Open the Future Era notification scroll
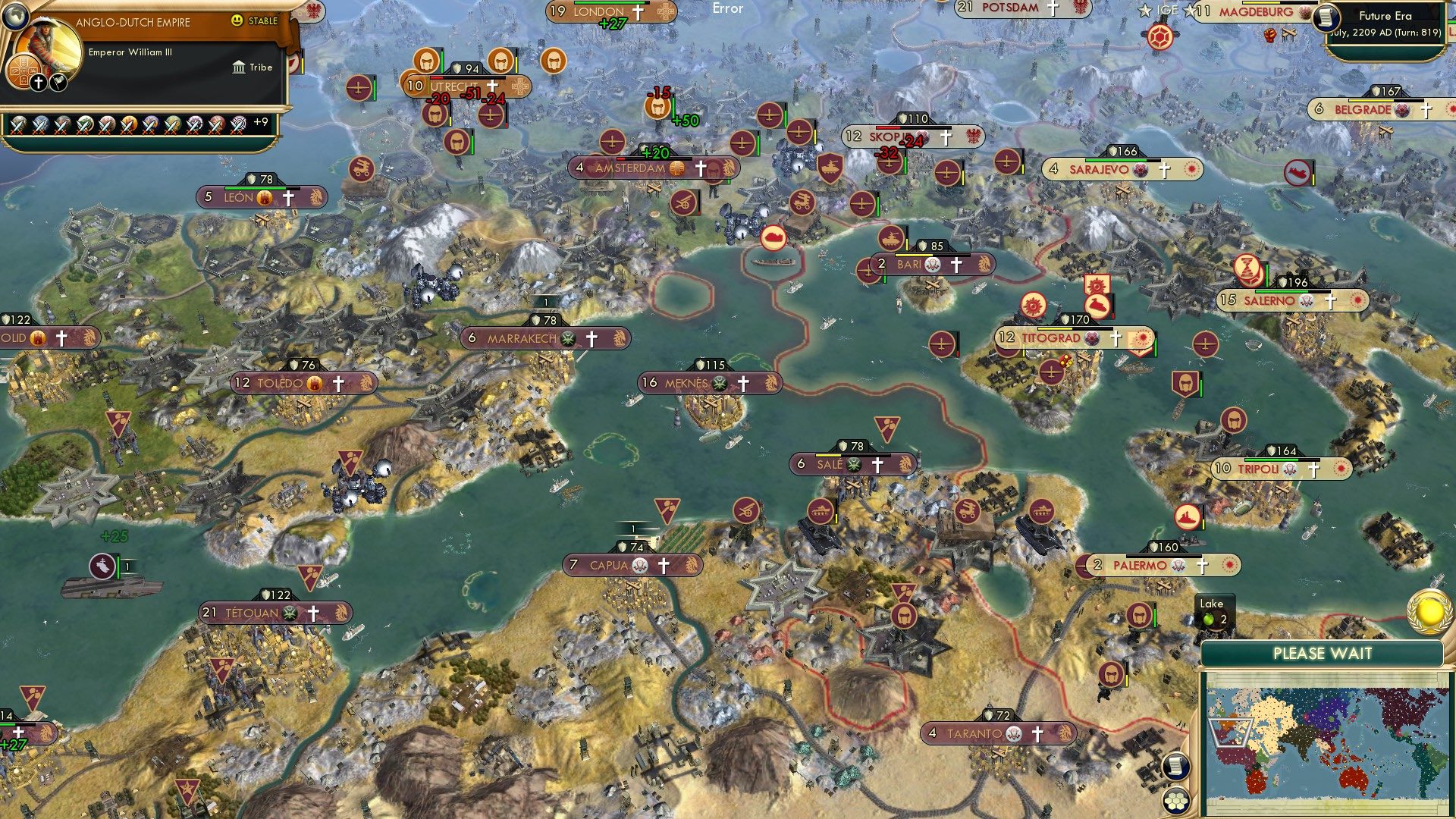This screenshot has width=1456, height=819. click(x=1326, y=18)
